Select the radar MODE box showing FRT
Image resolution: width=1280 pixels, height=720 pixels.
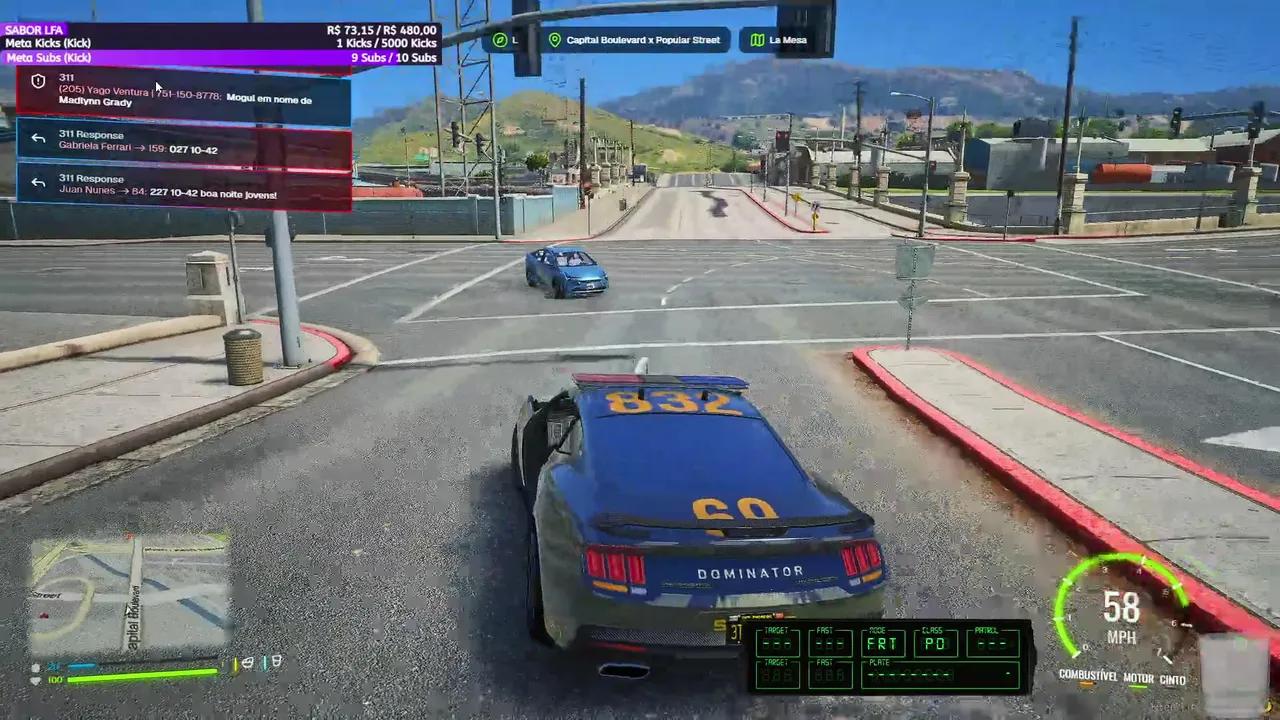pos(882,642)
